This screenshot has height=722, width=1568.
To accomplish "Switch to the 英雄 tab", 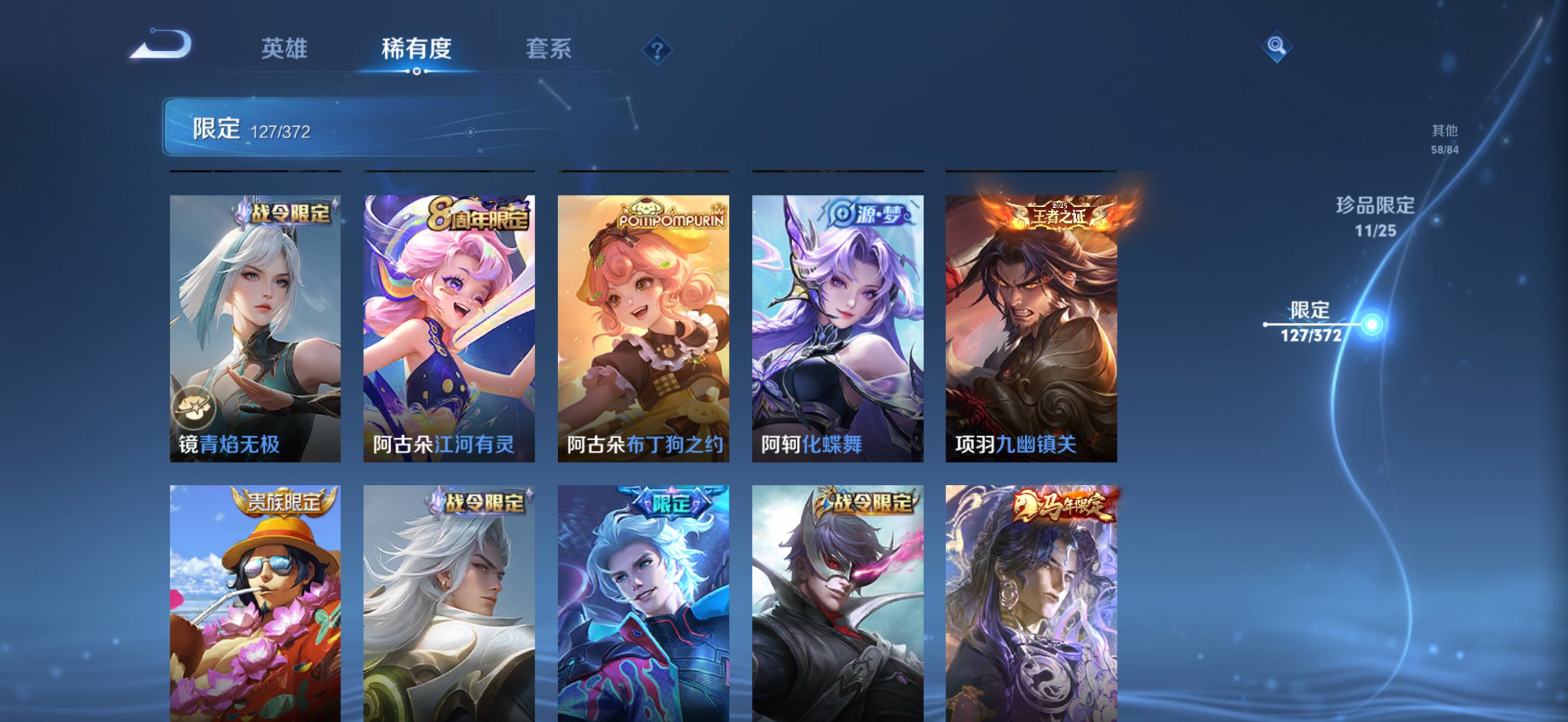I will pos(284,49).
